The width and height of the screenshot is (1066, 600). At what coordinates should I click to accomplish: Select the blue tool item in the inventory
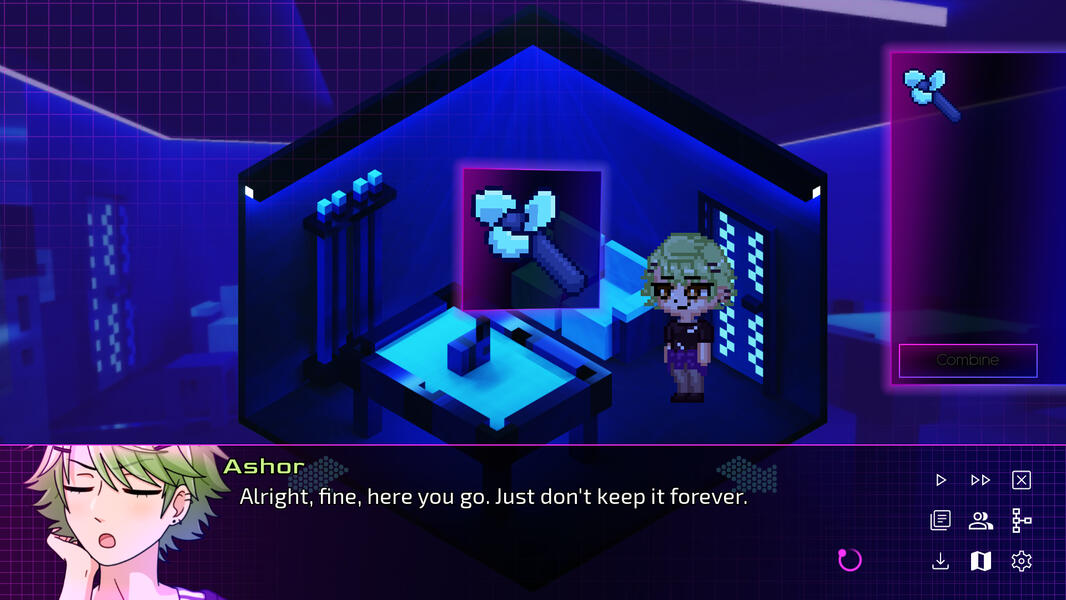point(932,93)
